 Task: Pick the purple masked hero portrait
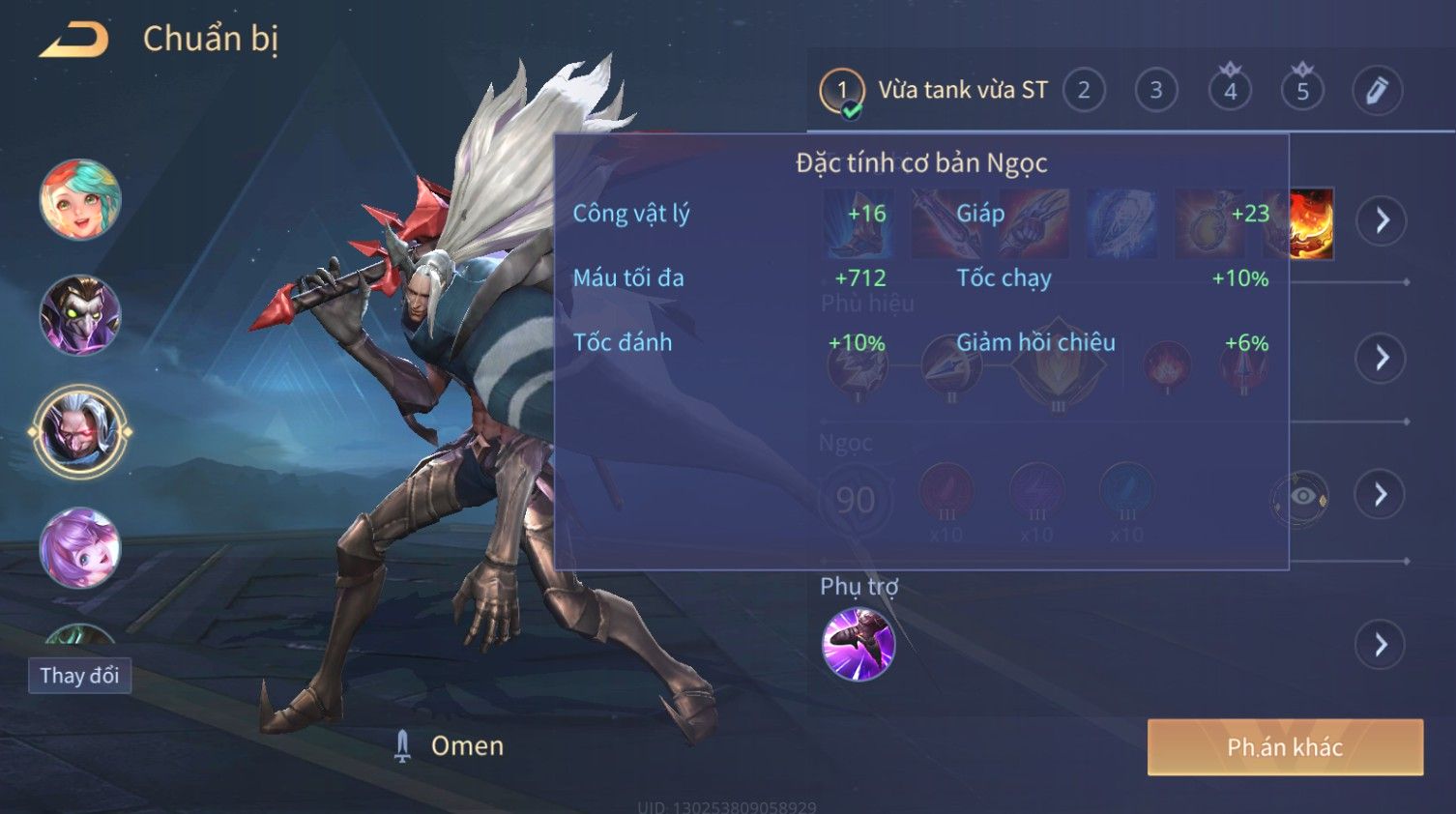point(80,315)
